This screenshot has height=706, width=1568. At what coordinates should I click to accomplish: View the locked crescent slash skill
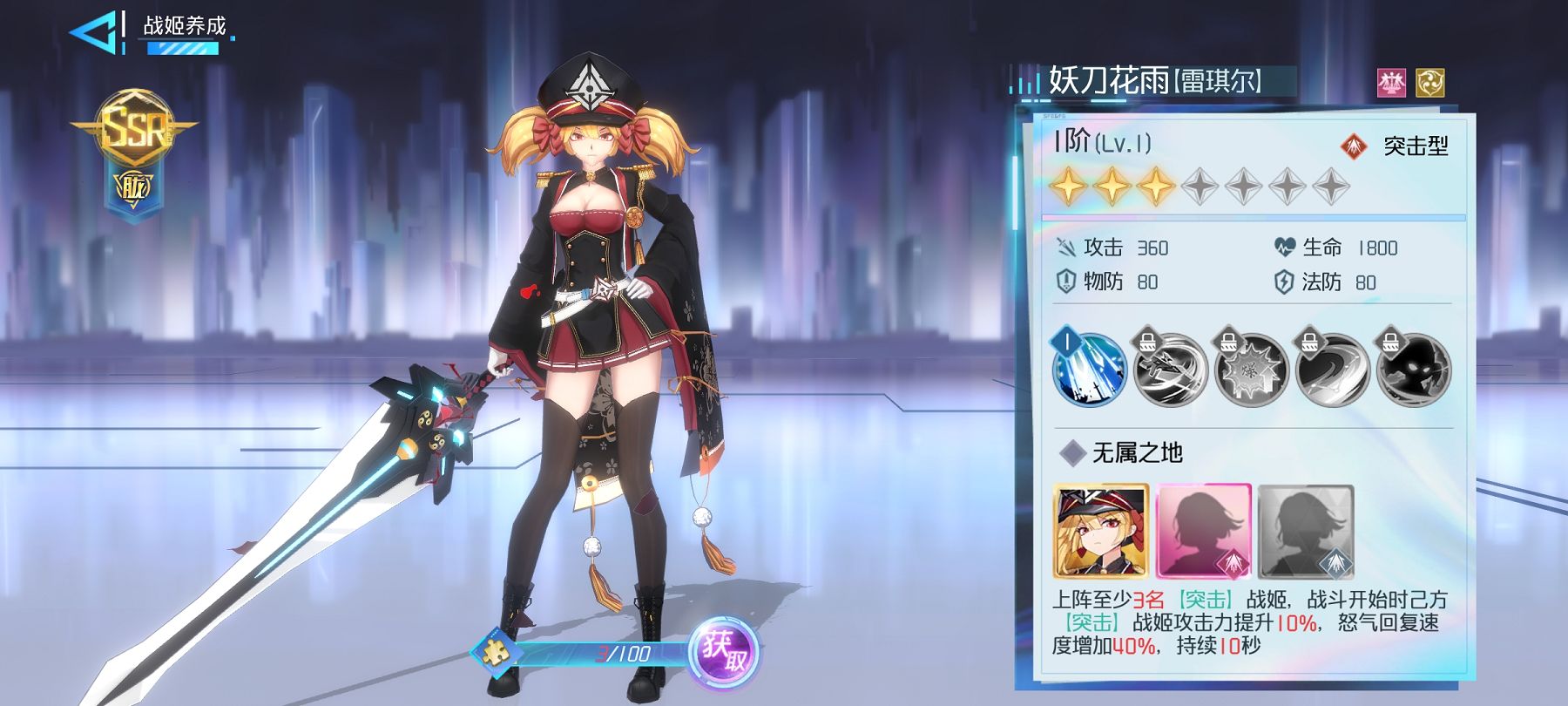(1333, 370)
